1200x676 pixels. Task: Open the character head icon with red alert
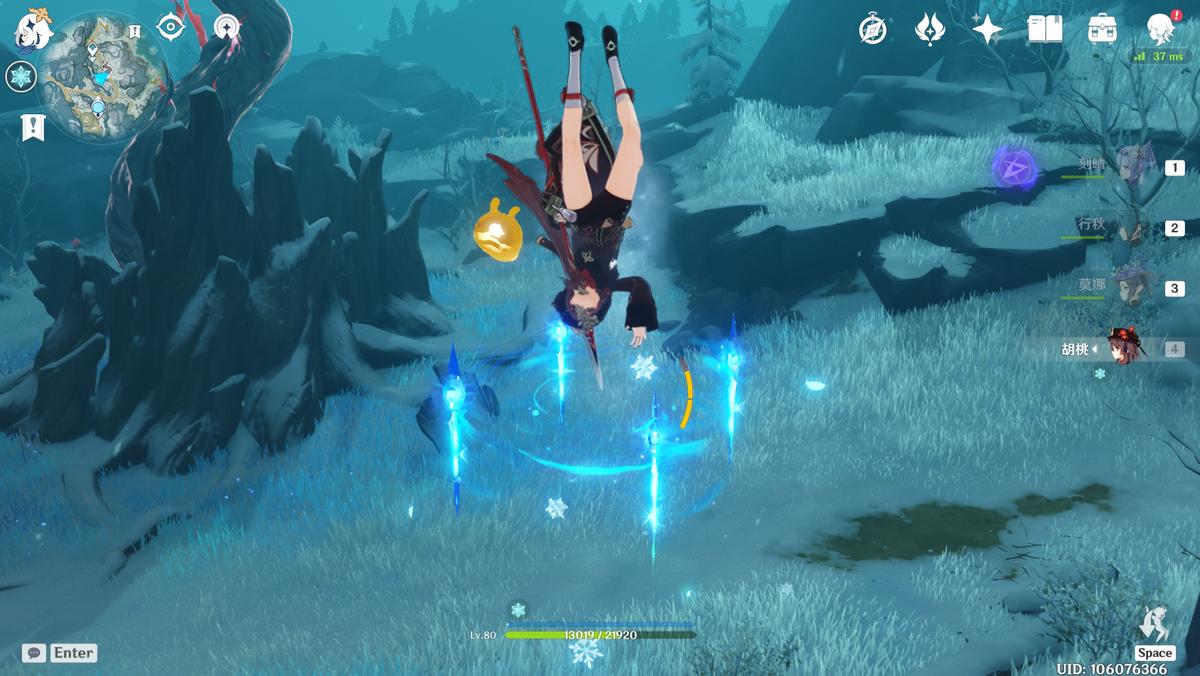pos(1160,29)
